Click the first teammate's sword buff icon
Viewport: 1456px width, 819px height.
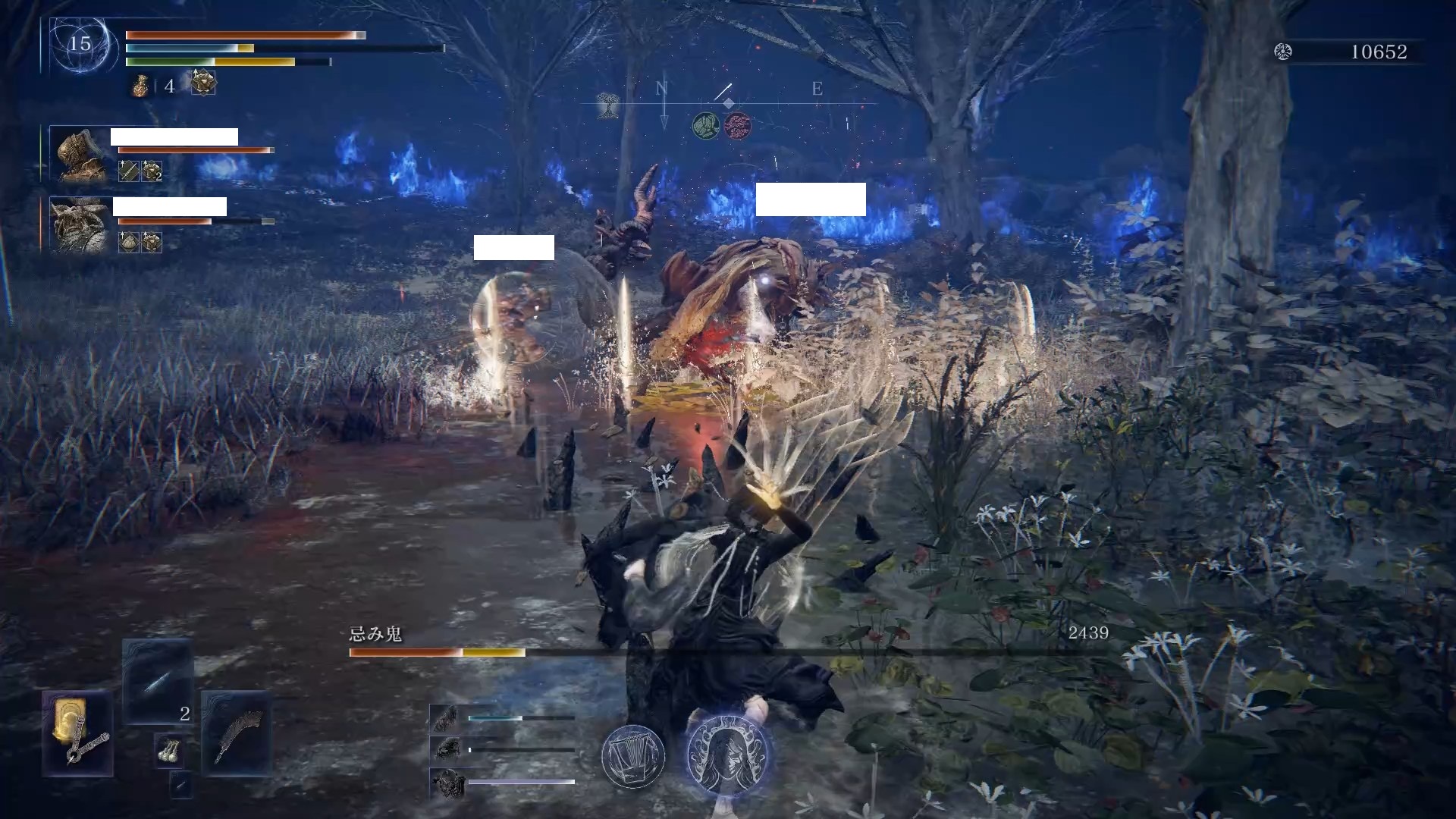tap(129, 171)
